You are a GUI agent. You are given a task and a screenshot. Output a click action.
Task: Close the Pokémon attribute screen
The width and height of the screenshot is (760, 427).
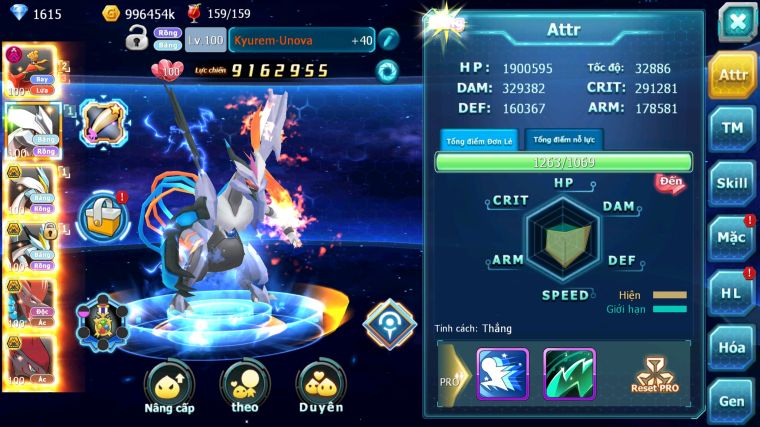(x=736, y=22)
